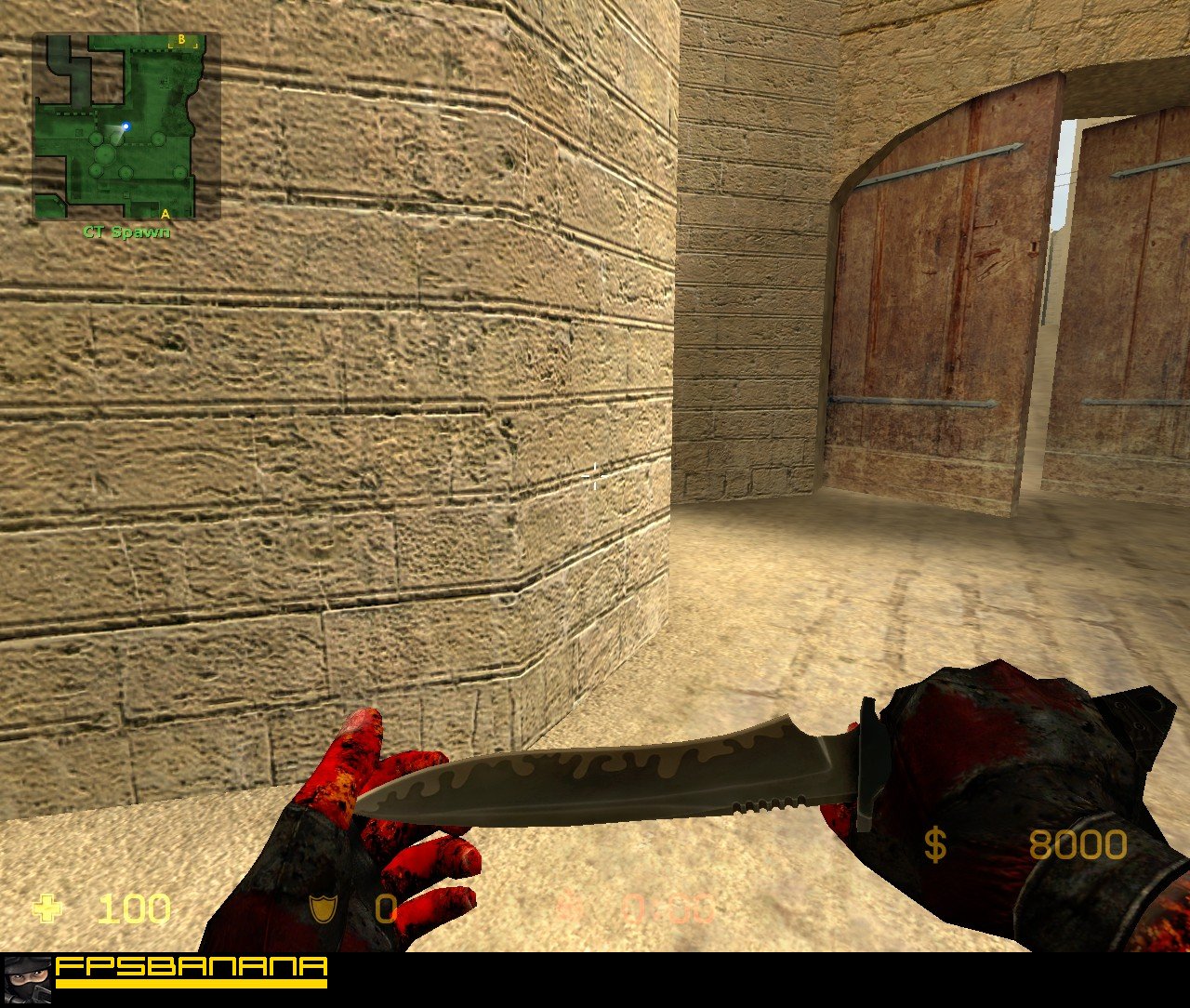The height and width of the screenshot is (1008, 1190).
Task: Click the crosshair in the screen center
Action: point(595,477)
